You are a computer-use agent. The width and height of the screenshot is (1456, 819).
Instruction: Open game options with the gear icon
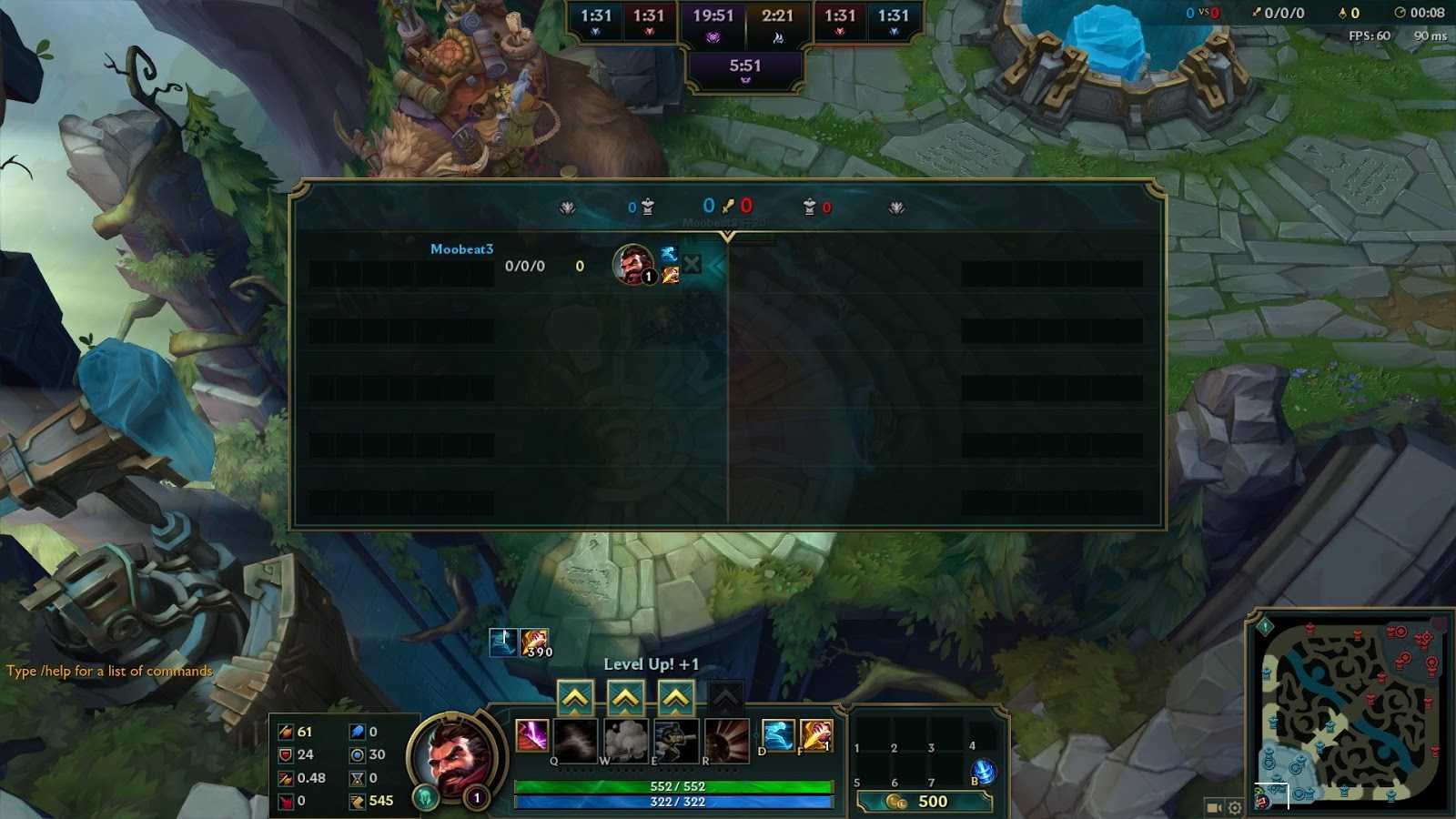(1235, 807)
